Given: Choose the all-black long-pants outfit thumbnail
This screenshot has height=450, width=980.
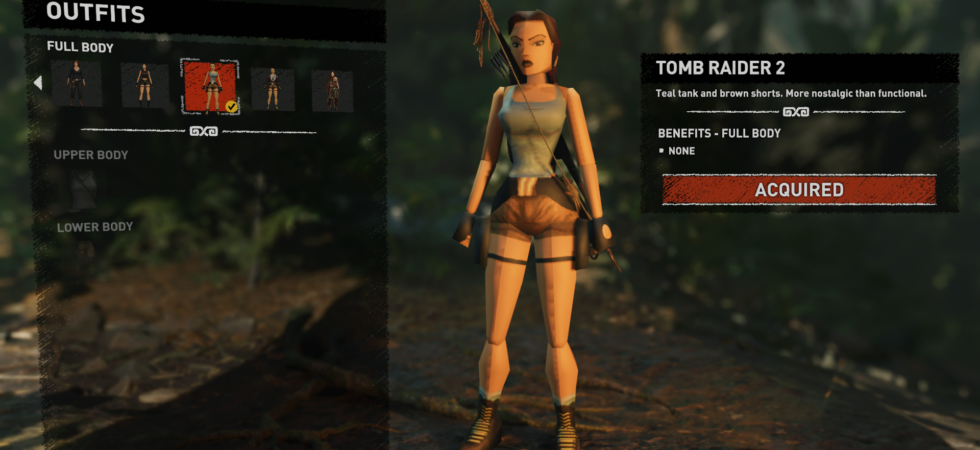Looking at the screenshot, I should coord(77,85).
